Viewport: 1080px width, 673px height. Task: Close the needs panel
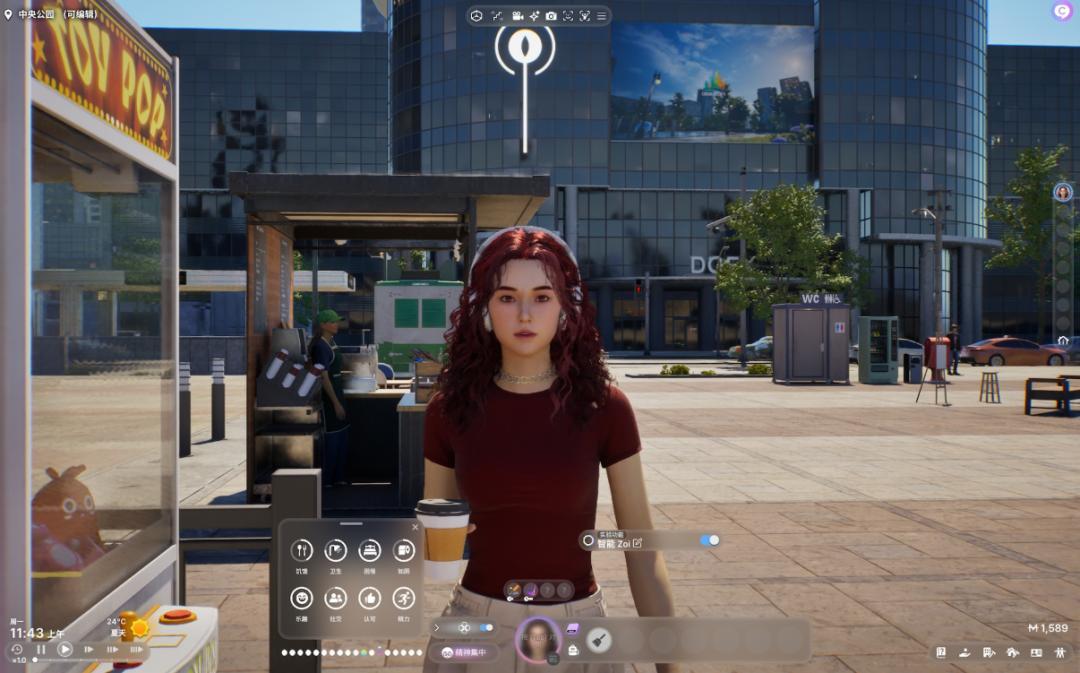click(x=415, y=527)
